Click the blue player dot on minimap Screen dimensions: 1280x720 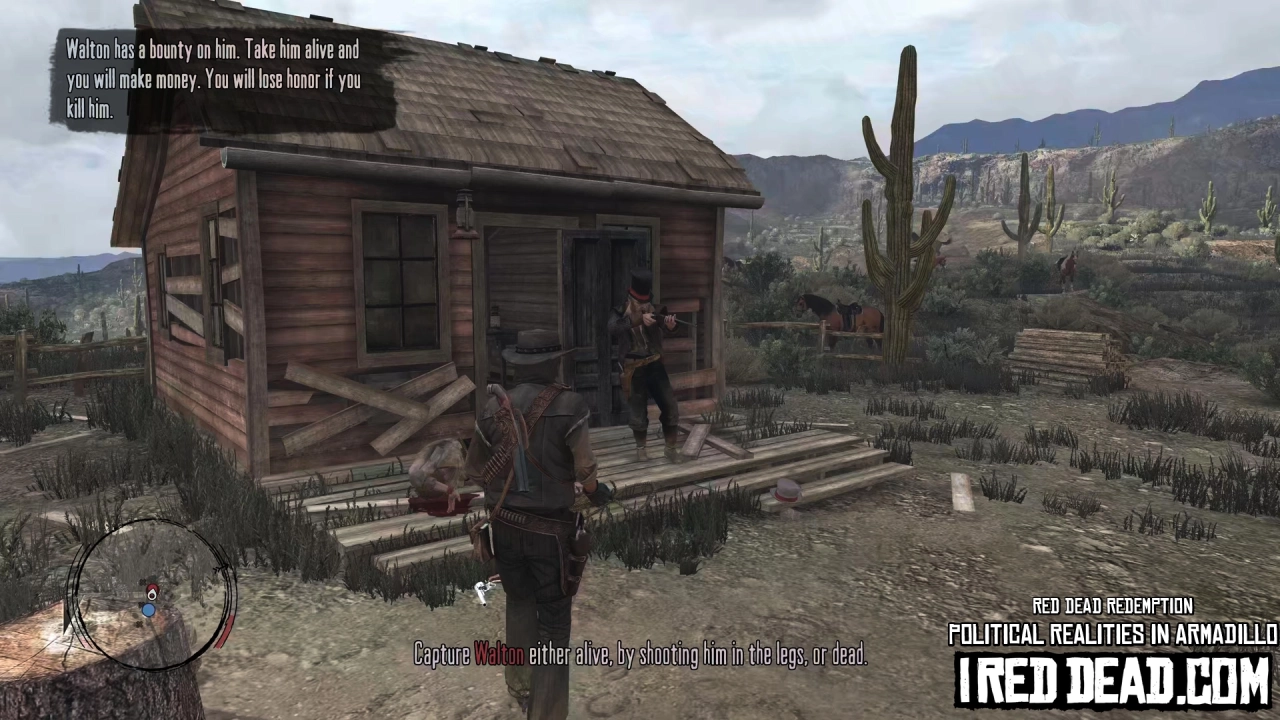148,610
